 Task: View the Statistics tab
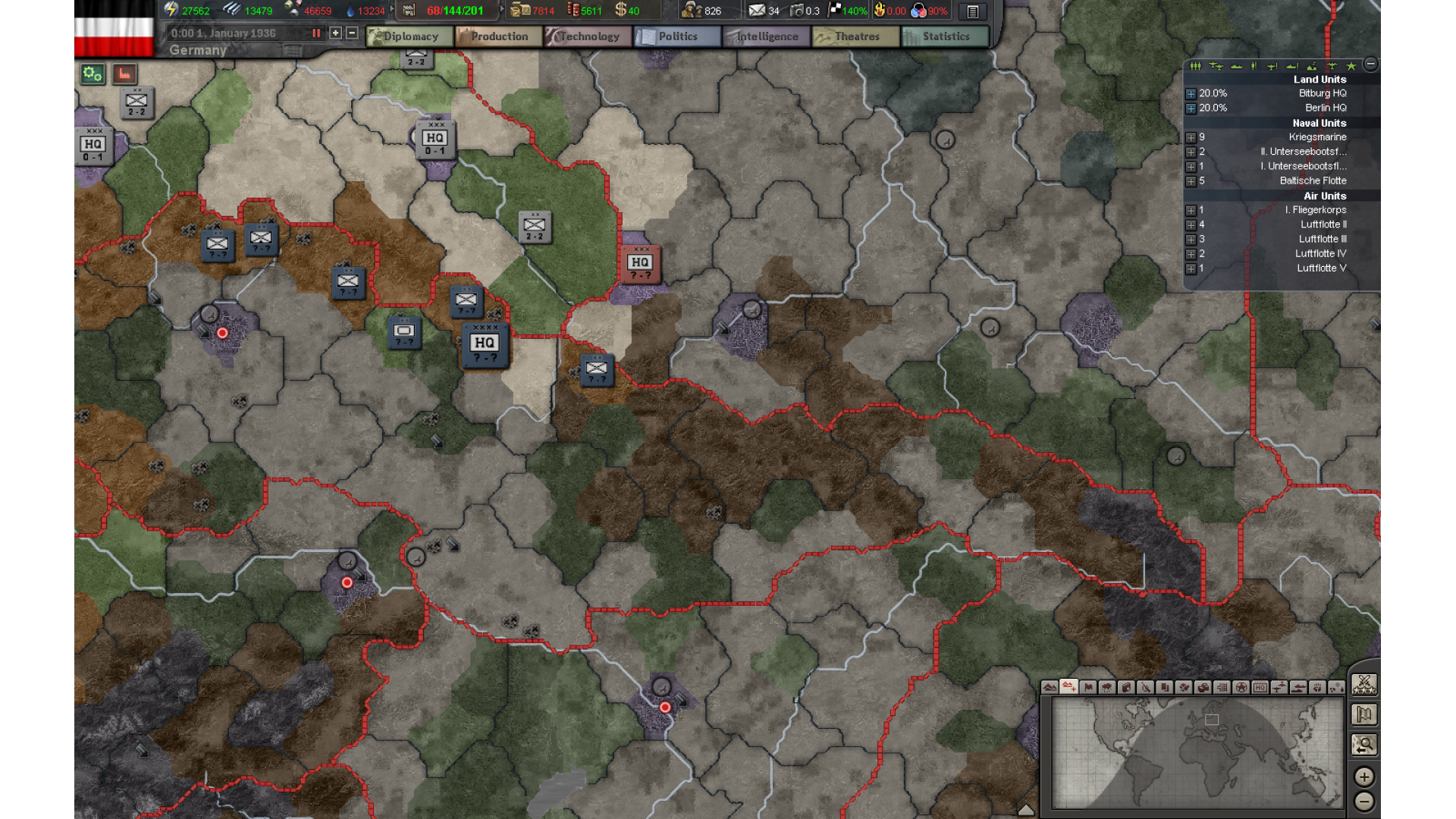(x=946, y=36)
